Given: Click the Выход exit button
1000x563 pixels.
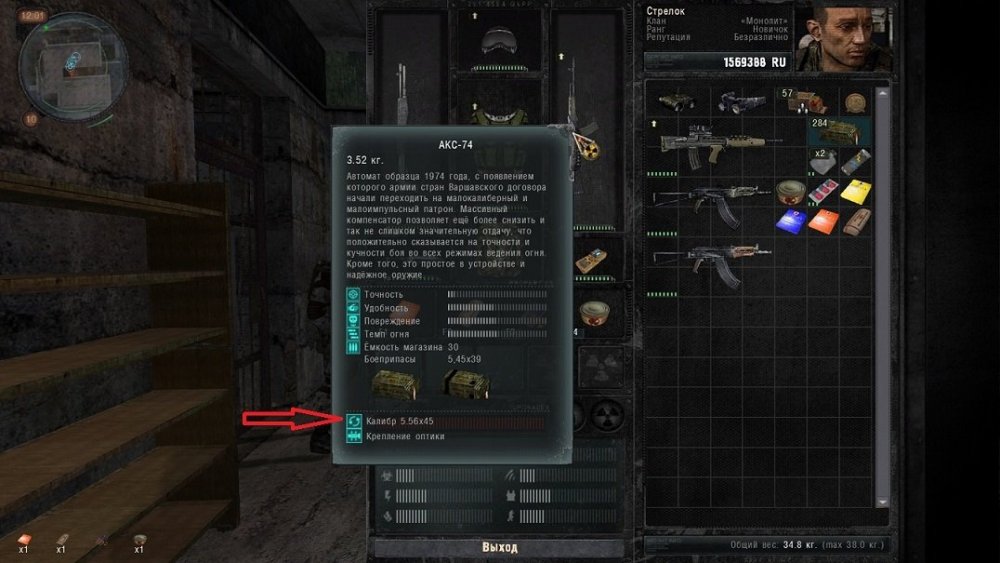Looking at the screenshot, I should (499, 547).
